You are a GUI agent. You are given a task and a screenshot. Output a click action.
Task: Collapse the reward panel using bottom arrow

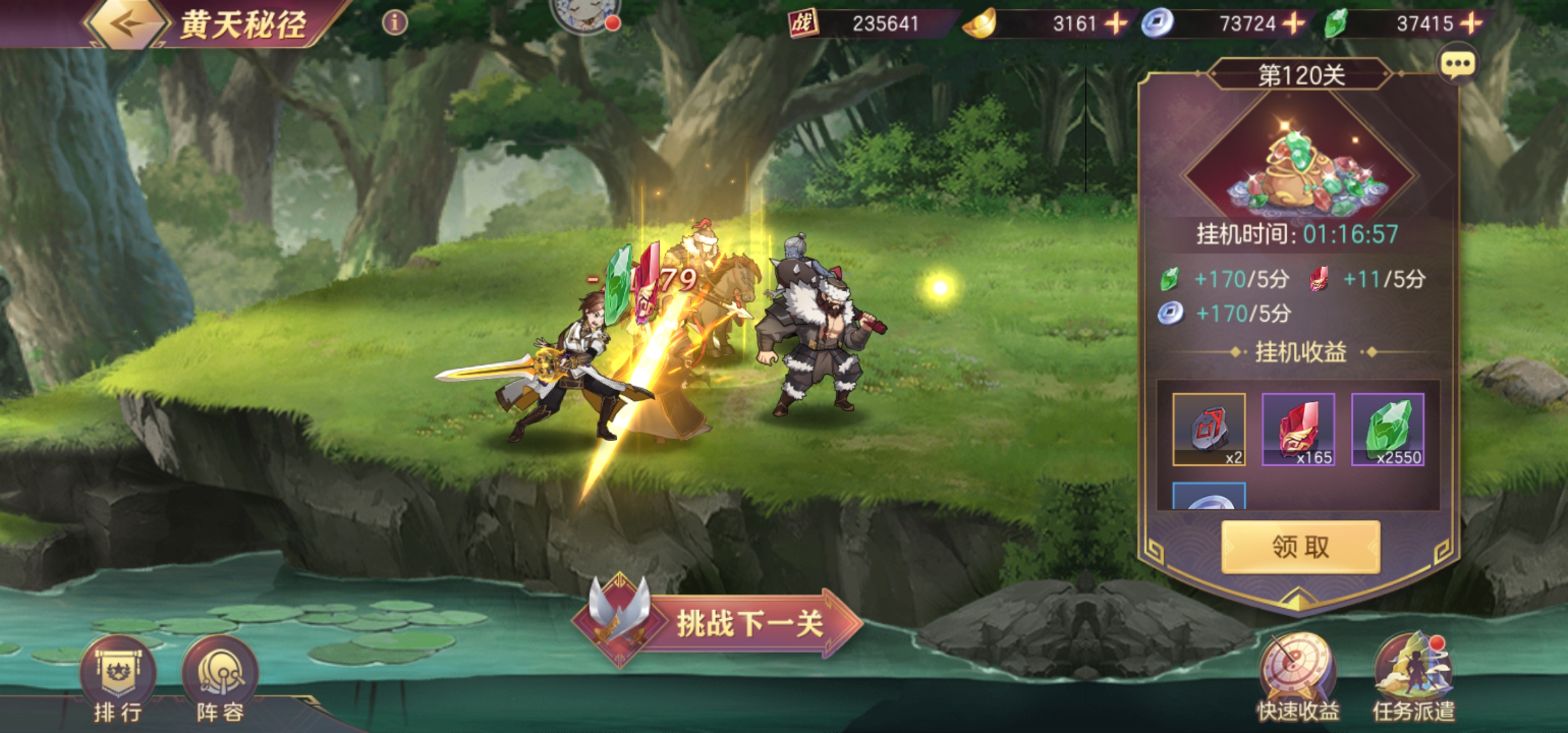(x=1298, y=599)
